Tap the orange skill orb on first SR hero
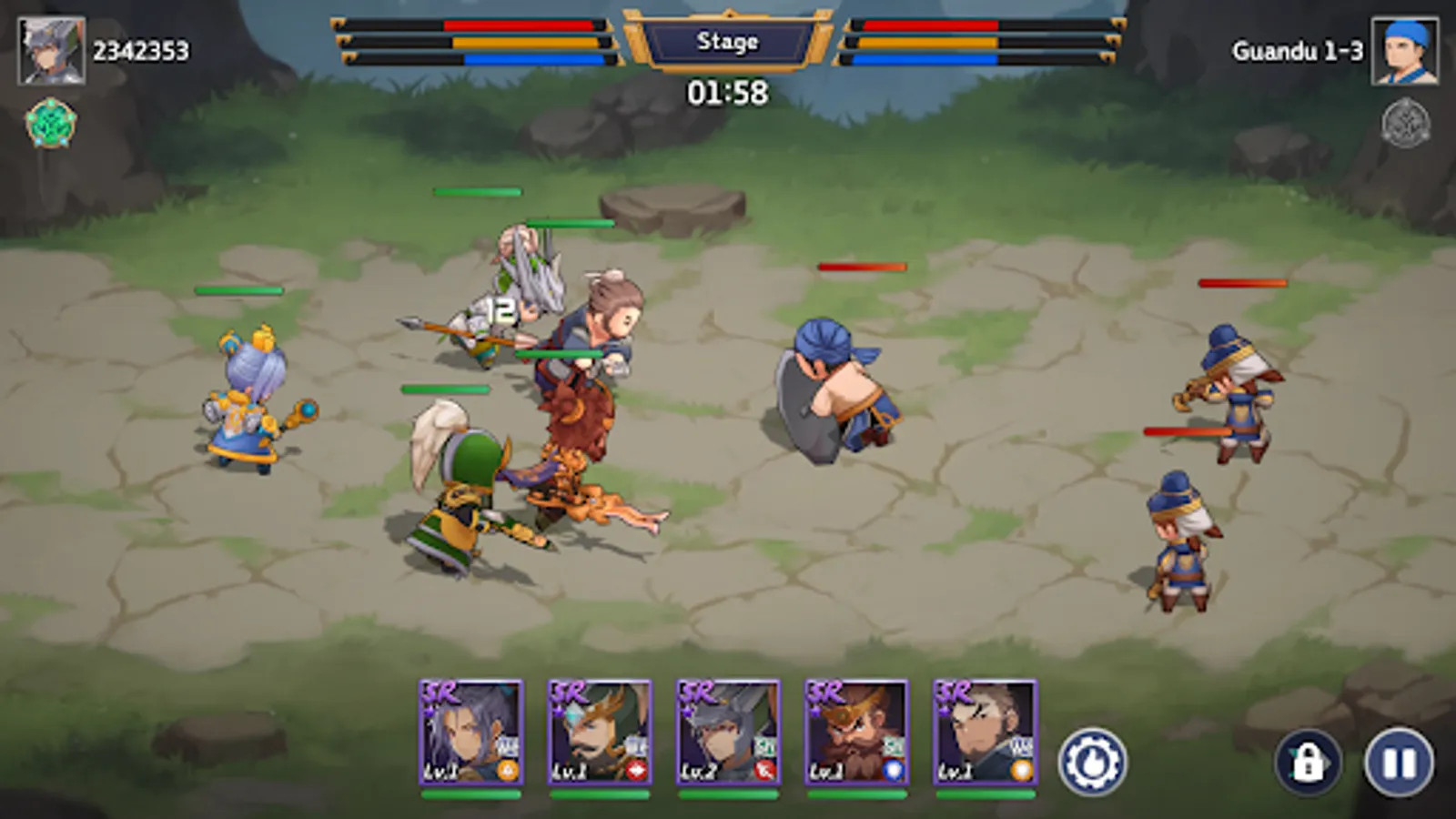Viewport: 1456px width, 819px height. pos(506,770)
